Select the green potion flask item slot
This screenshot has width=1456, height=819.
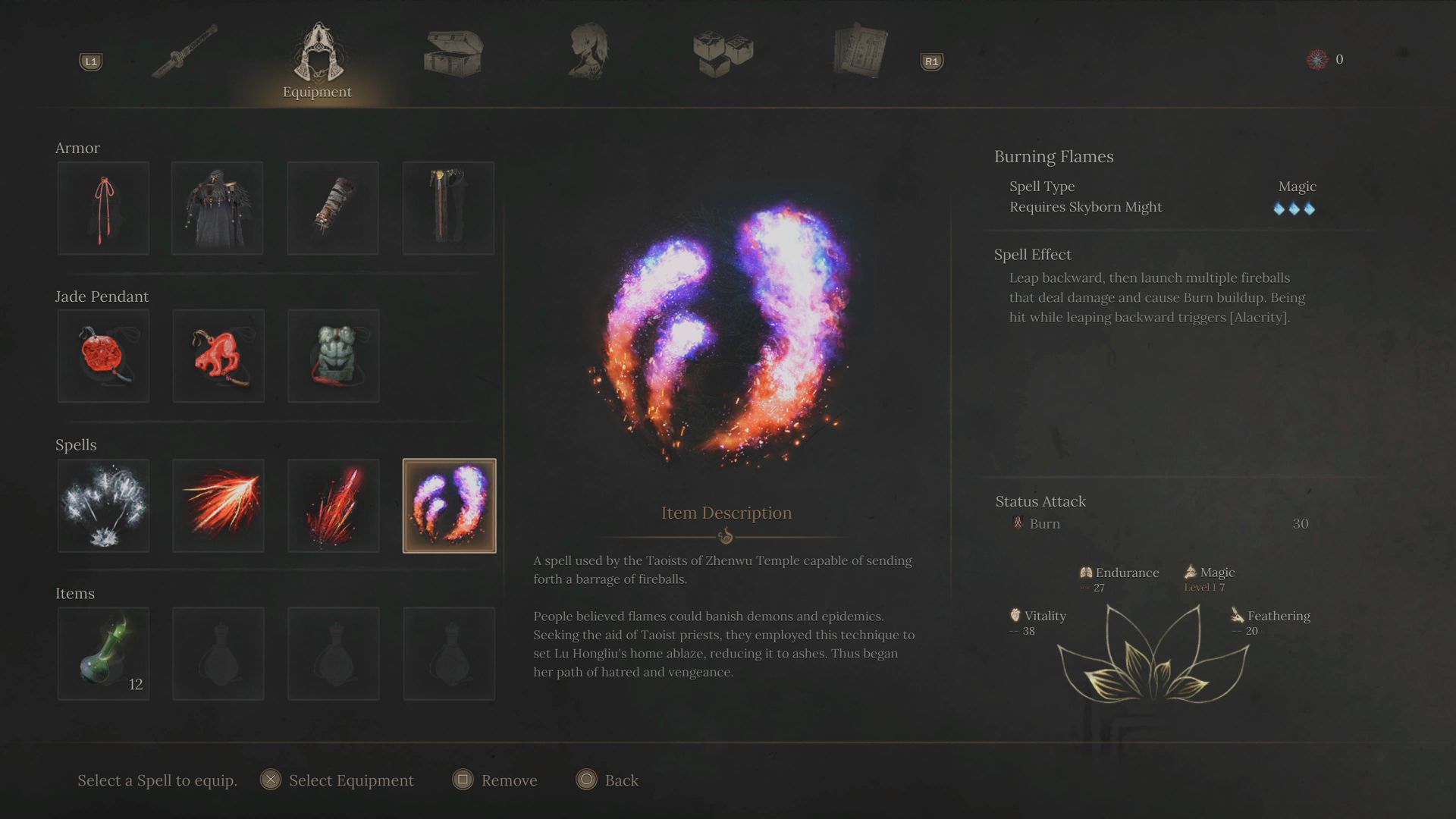click(103, 653)
